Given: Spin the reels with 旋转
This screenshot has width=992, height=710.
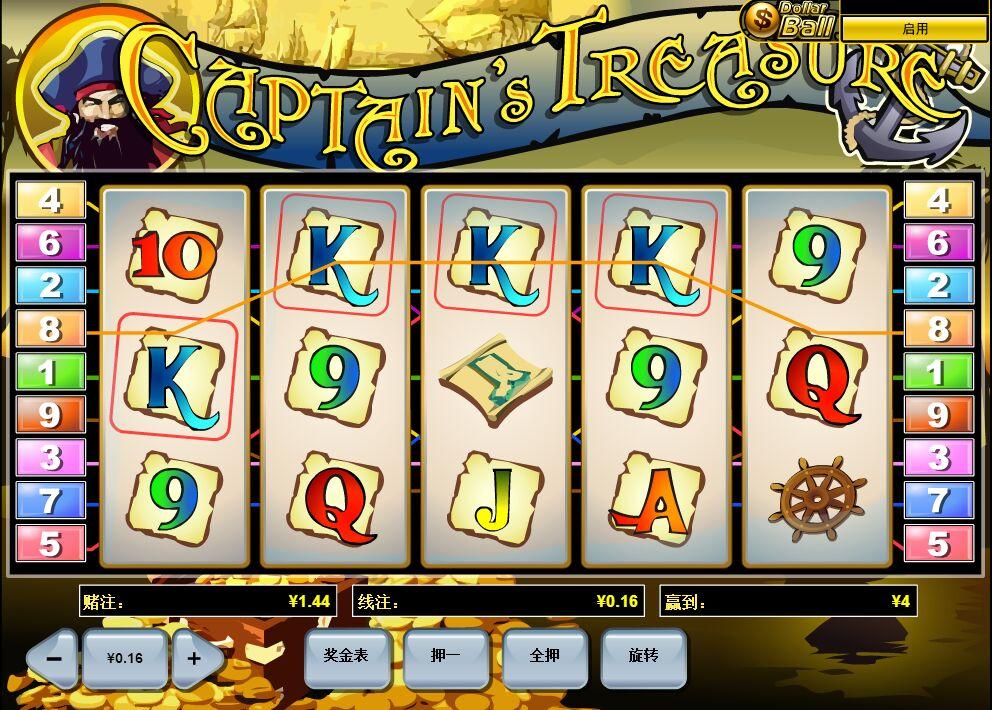Looking at the screenshot, I should 643,656.
